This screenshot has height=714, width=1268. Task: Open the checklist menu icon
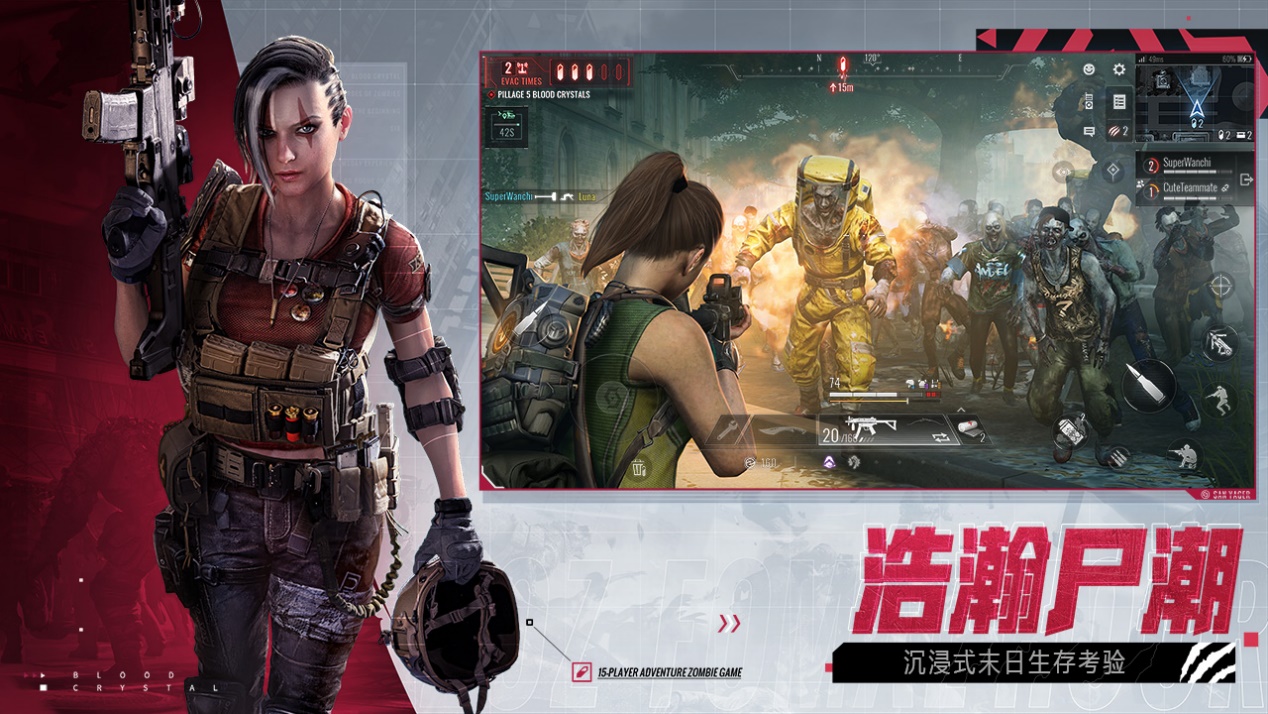1119,102
